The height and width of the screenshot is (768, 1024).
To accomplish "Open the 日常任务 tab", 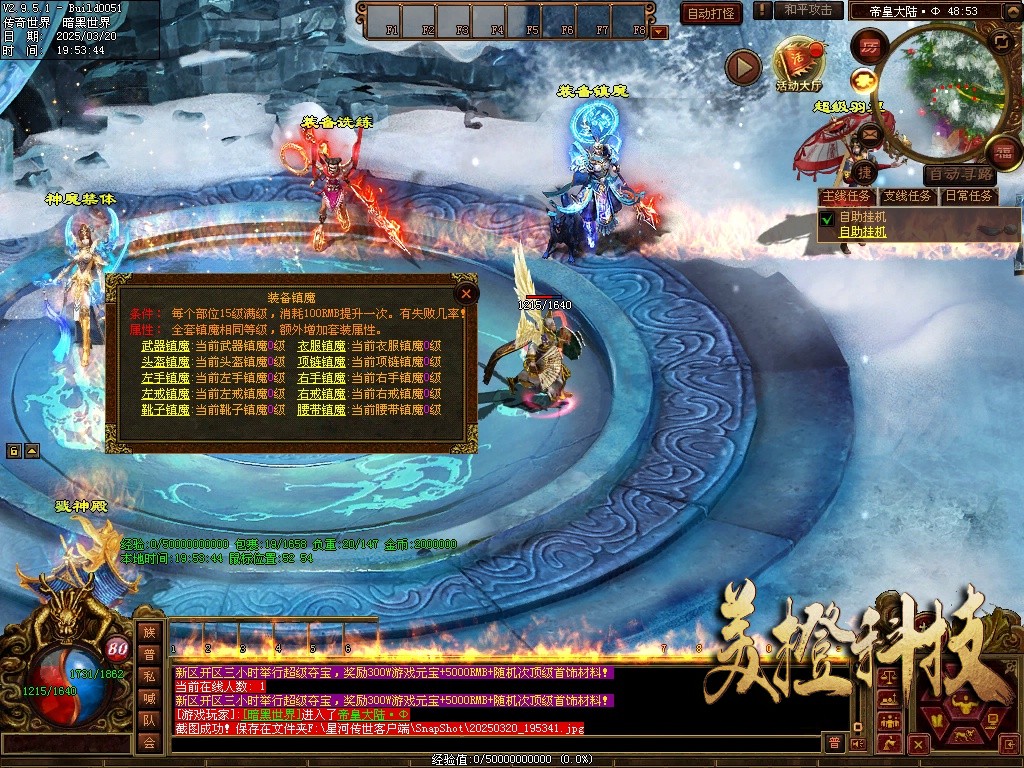I will point(970,196).
